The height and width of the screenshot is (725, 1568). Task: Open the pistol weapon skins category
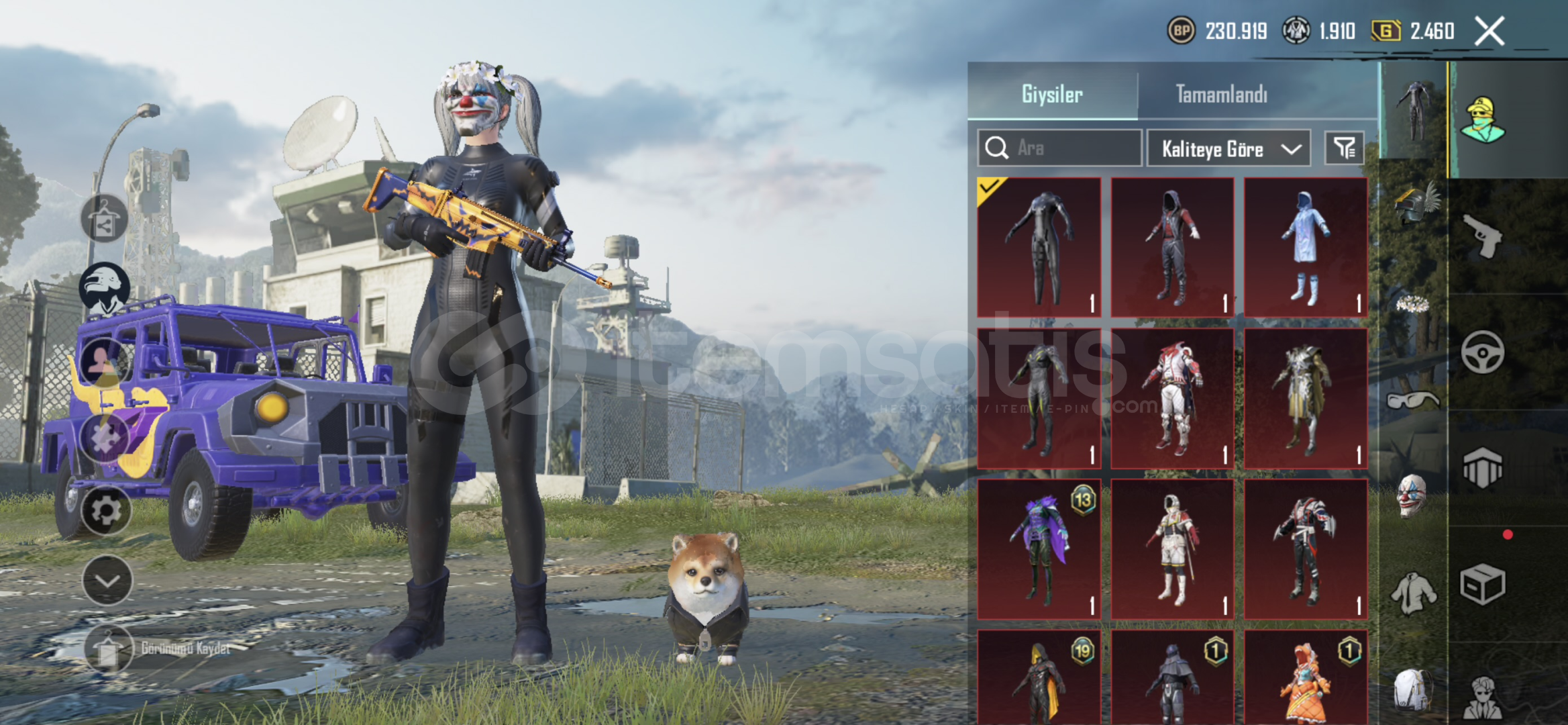[1483, 236]
